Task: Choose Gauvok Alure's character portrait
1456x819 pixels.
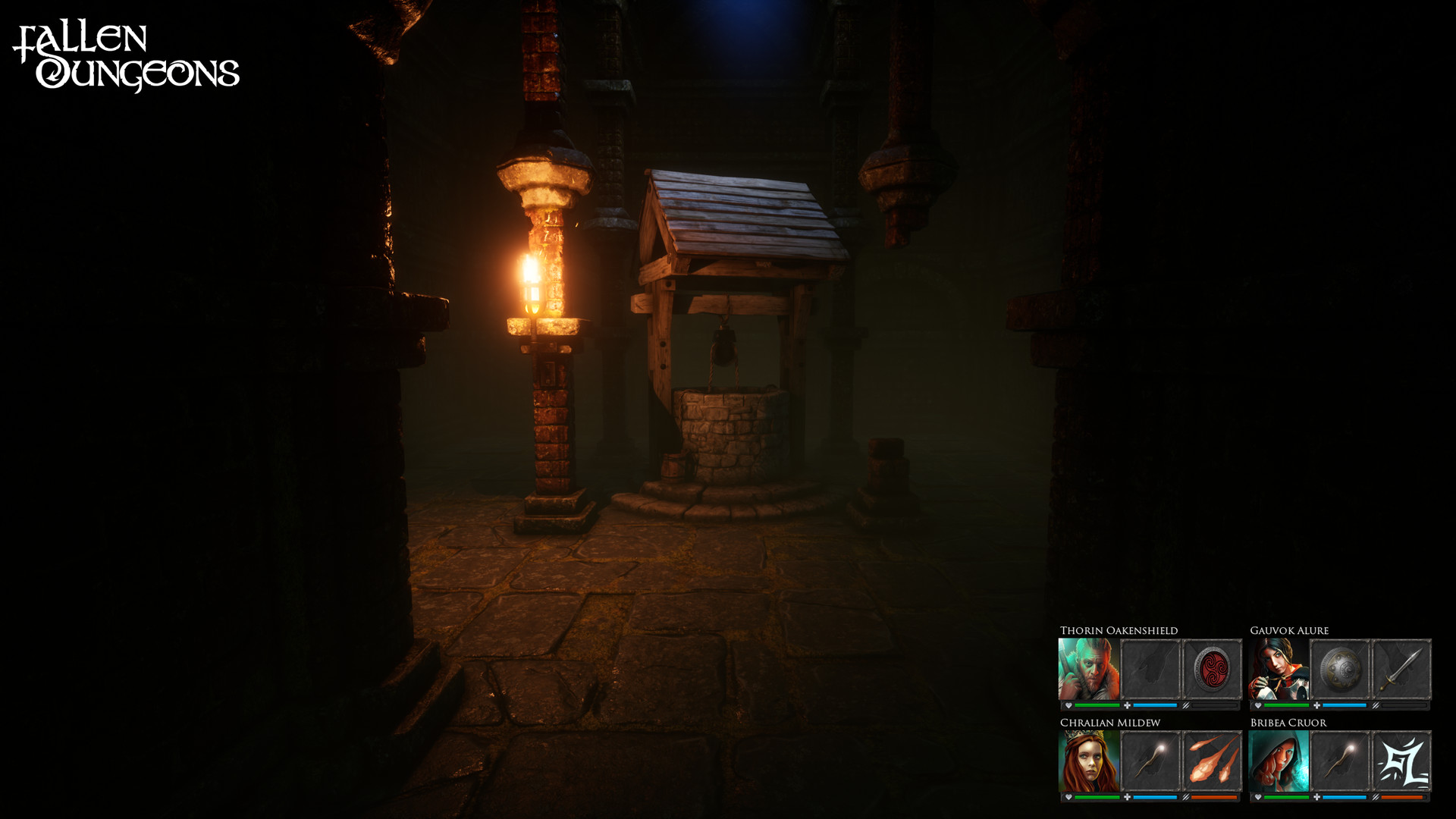Action: [x=1279, y=669]
